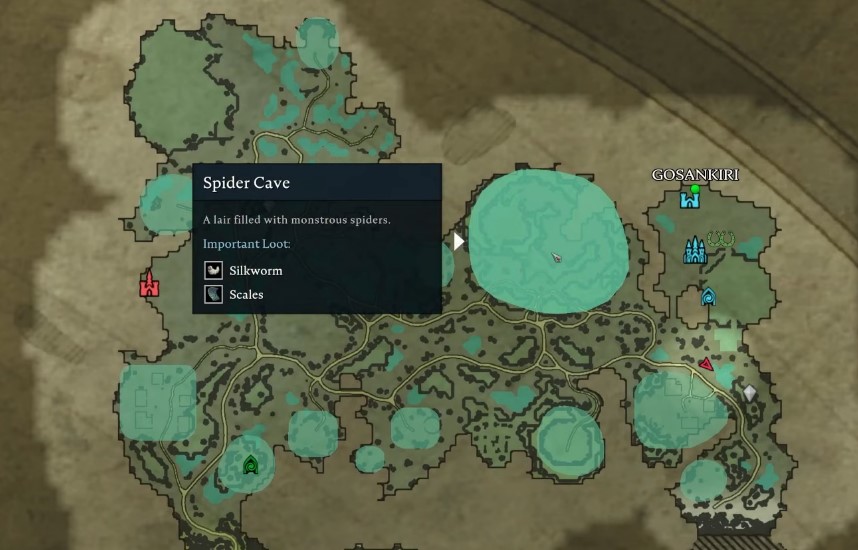The height and width of the screenshot is (550, 858).
Task: Click the green double-horseshoe map marker
Action: coord(720,239)
